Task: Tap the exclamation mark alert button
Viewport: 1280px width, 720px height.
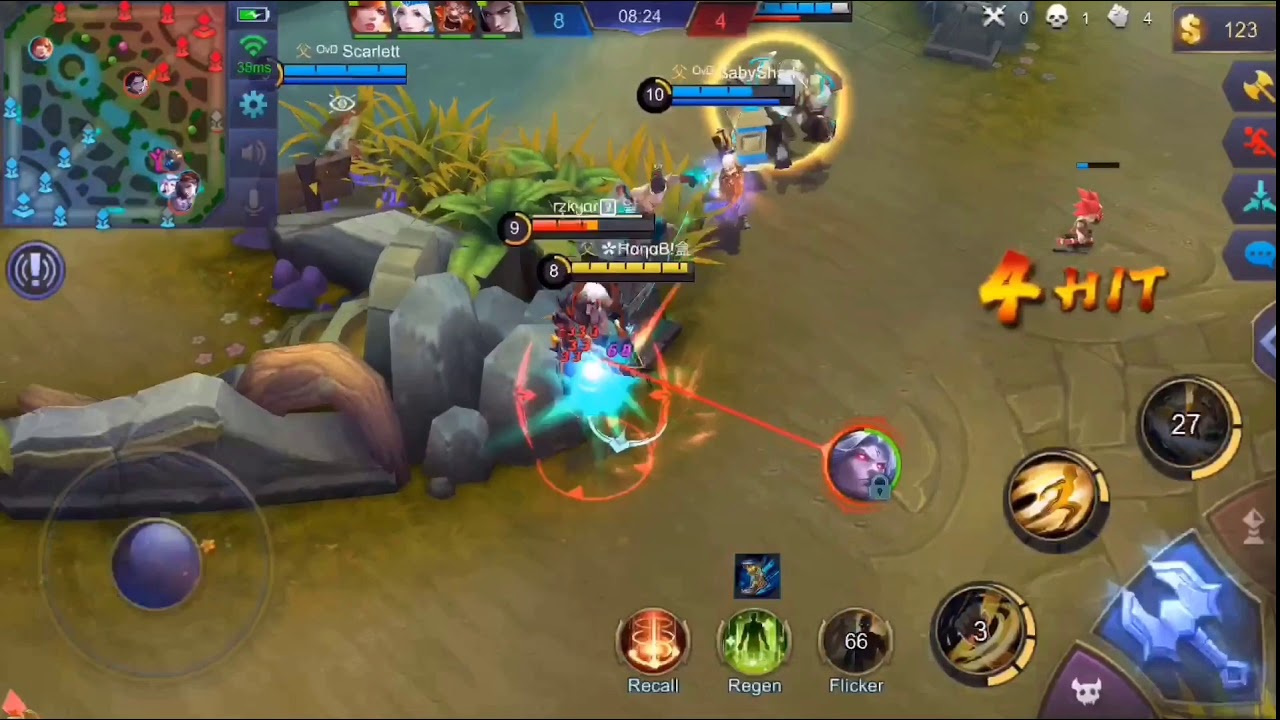Action: [x=36, y=270]
